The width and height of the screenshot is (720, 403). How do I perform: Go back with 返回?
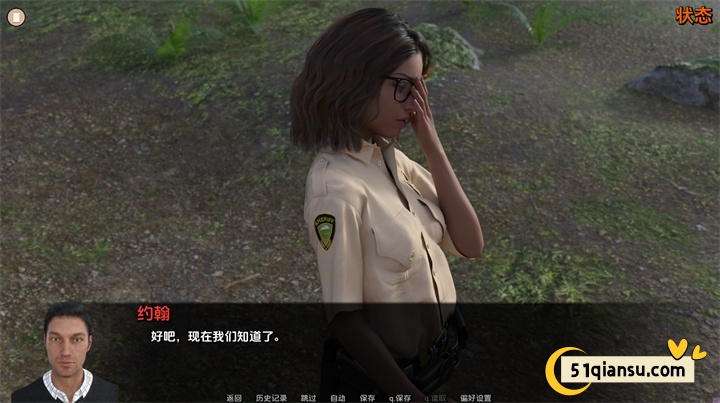[234, 397]
